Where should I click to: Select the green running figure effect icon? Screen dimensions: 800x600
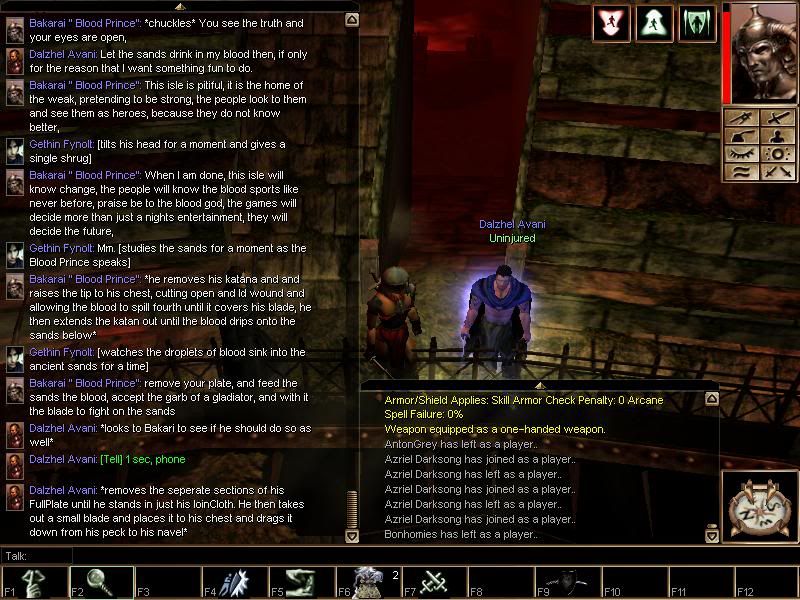[x=654, y=24]
